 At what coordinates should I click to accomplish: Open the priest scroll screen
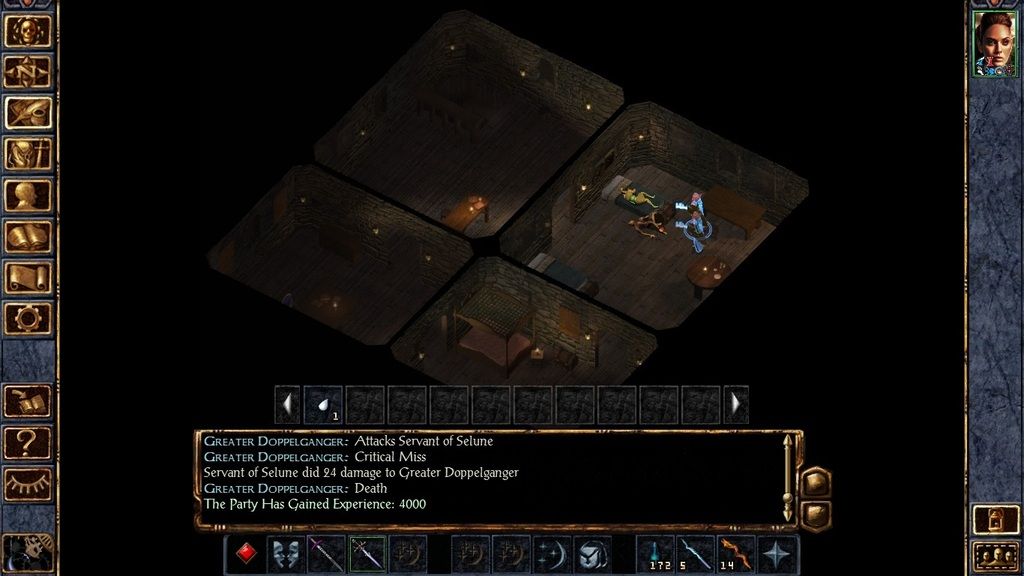(28, 278)
